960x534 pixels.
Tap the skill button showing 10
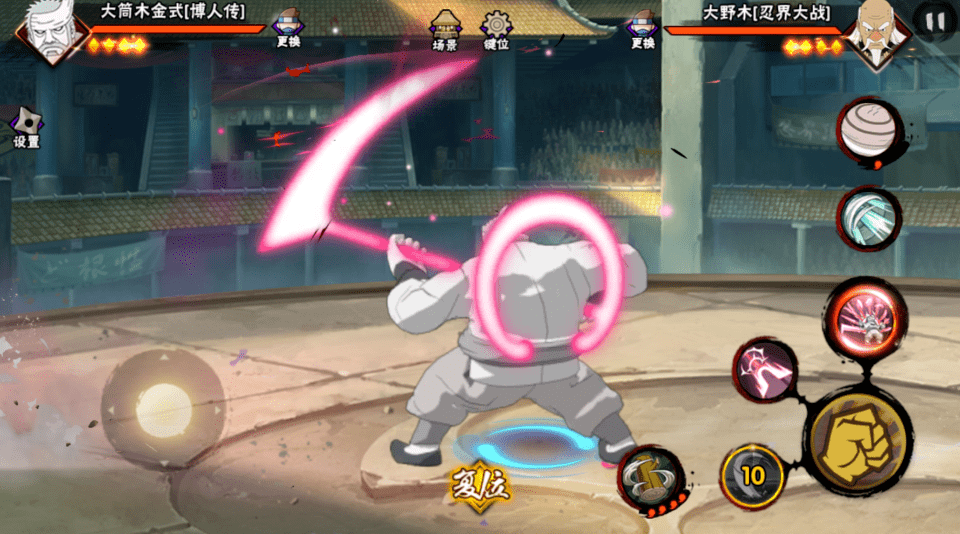pyautogui.click(x=751, y=475)
